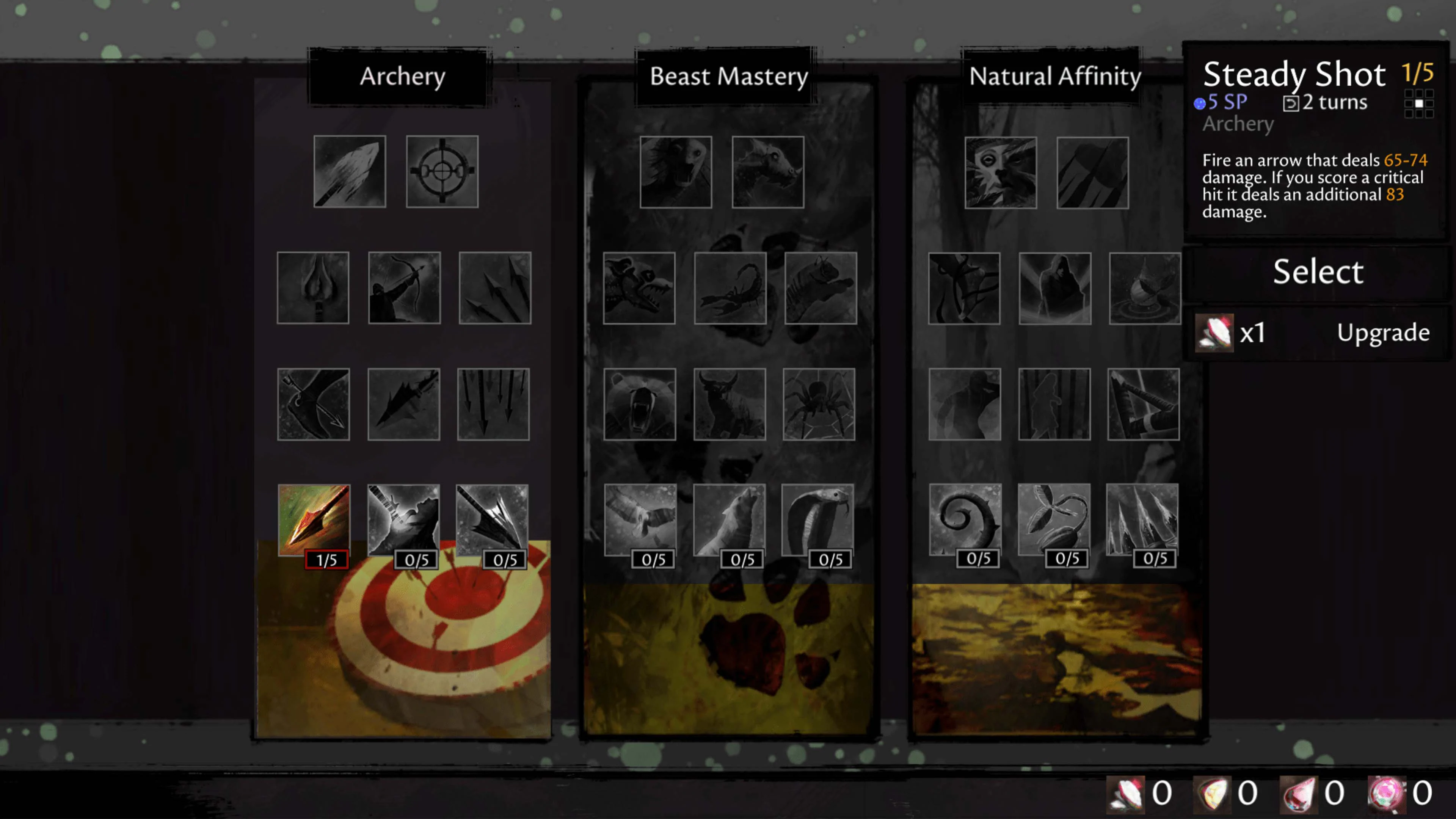This screenshot has height=819, width=1456.
Task: Click the snare trap skill in Archery
Action: point(314,404)
